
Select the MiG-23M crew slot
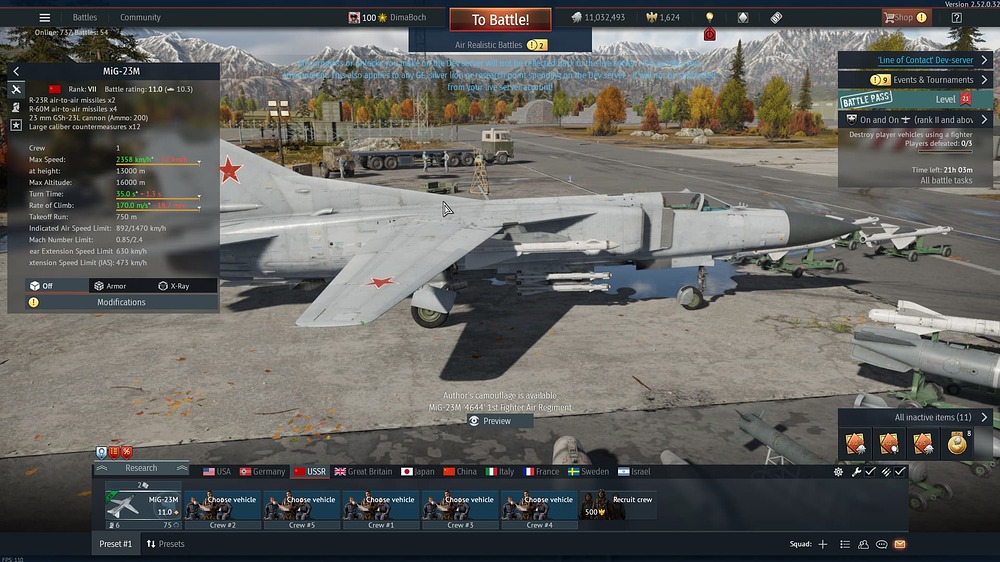(143, 505)
